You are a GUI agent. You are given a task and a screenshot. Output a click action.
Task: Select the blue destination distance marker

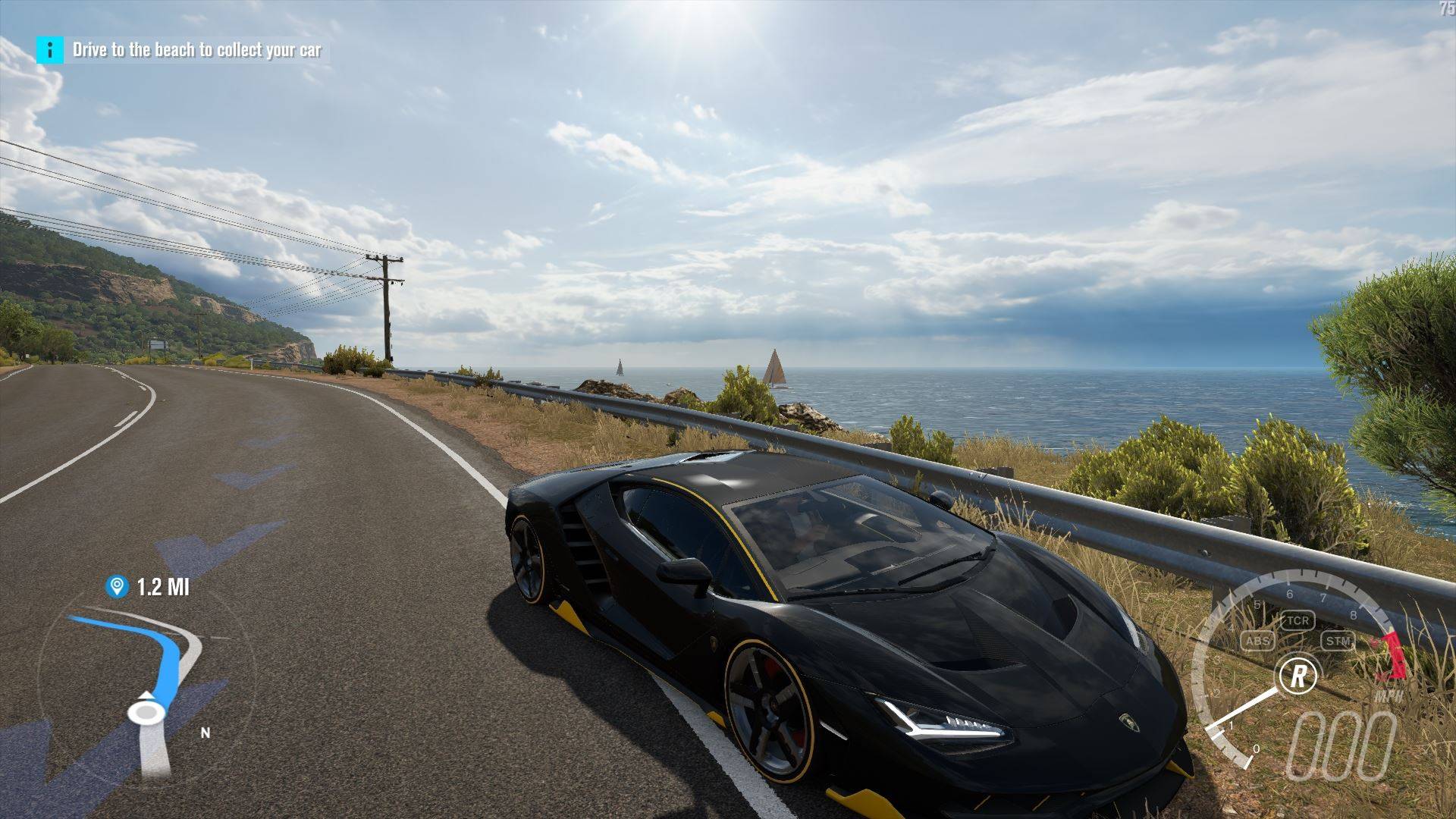tap(117, 586)
